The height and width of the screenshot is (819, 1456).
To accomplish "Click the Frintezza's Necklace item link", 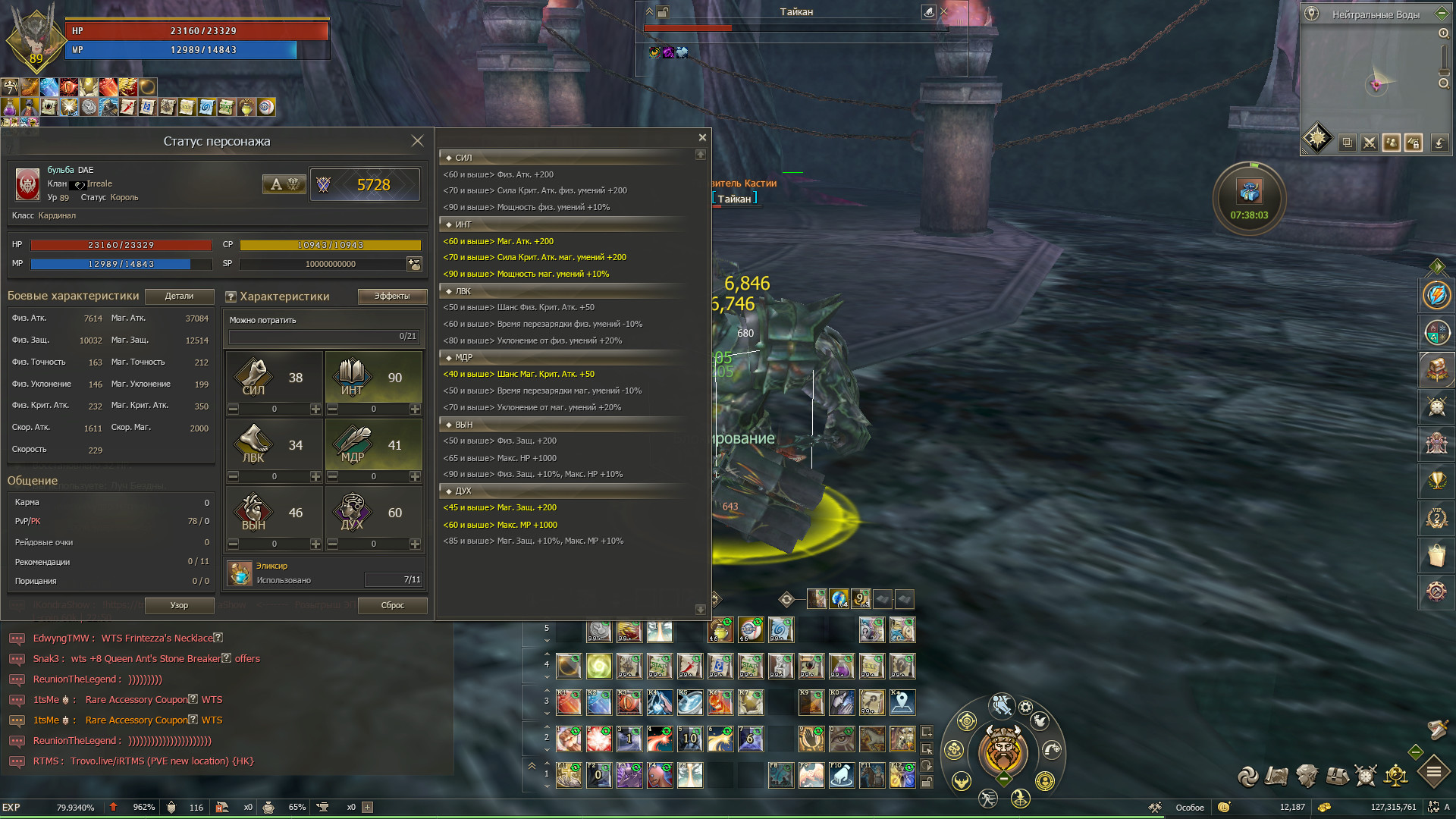I will [x=157, y=639].
